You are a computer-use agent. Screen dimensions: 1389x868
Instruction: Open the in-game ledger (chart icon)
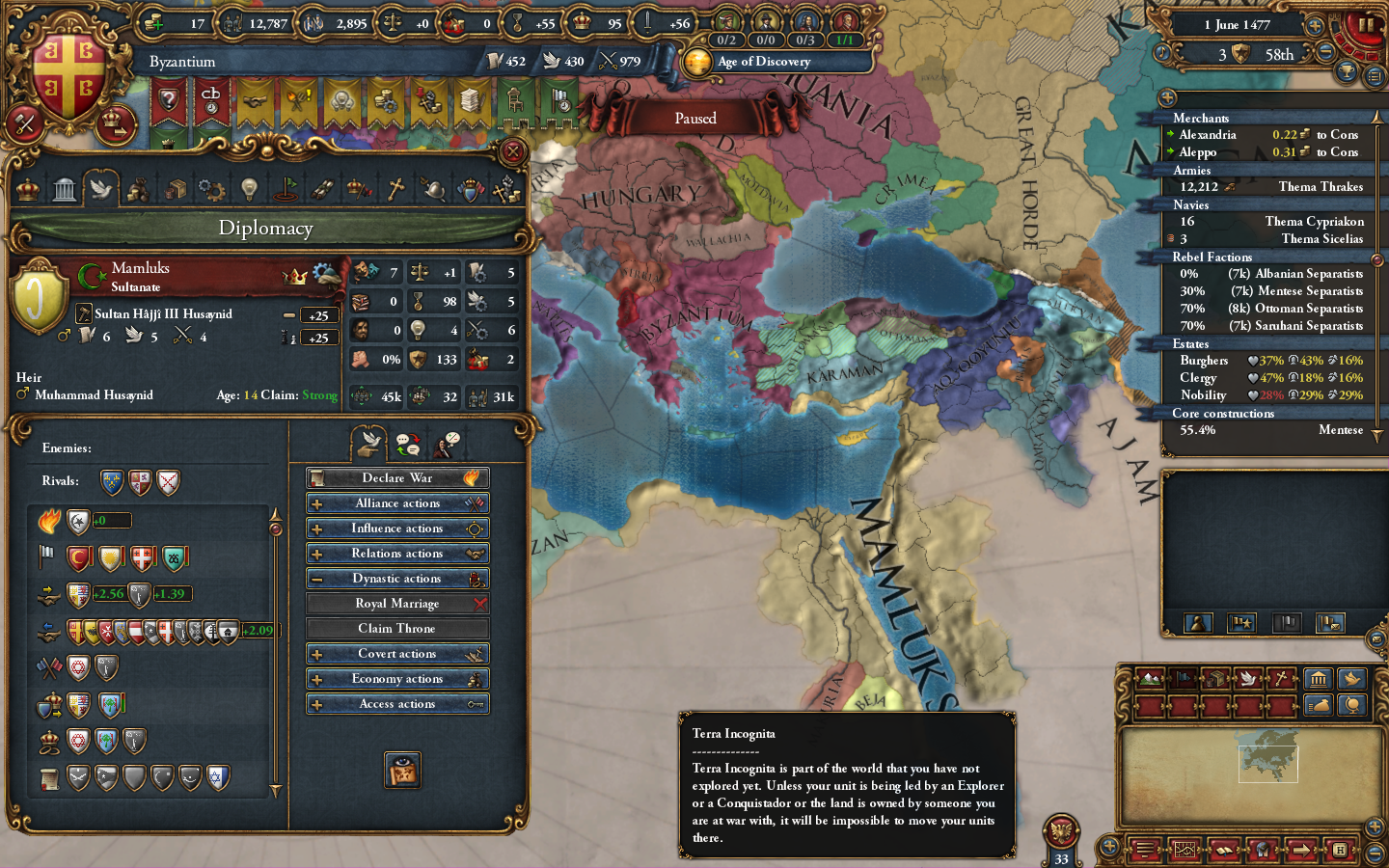1184,851
